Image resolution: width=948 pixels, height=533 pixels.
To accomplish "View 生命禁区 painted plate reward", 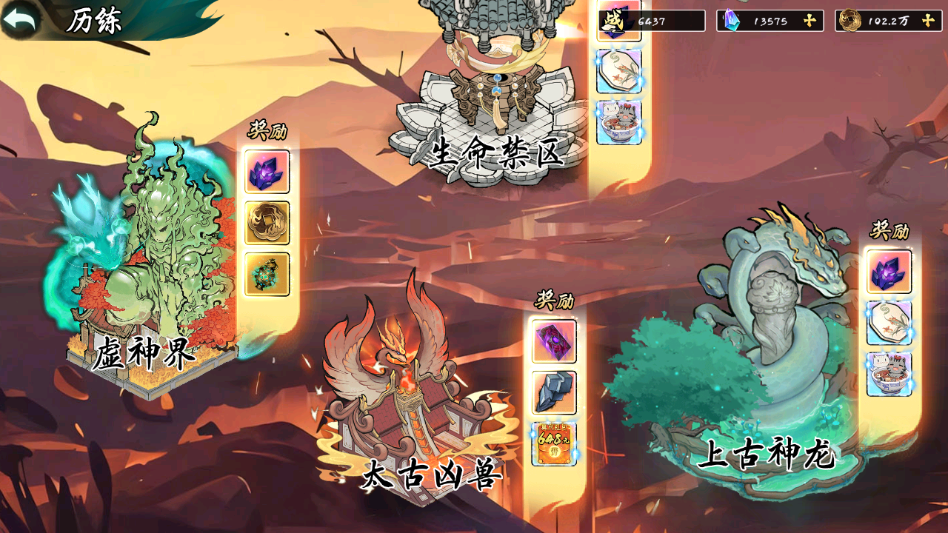I will click(618, 71).
